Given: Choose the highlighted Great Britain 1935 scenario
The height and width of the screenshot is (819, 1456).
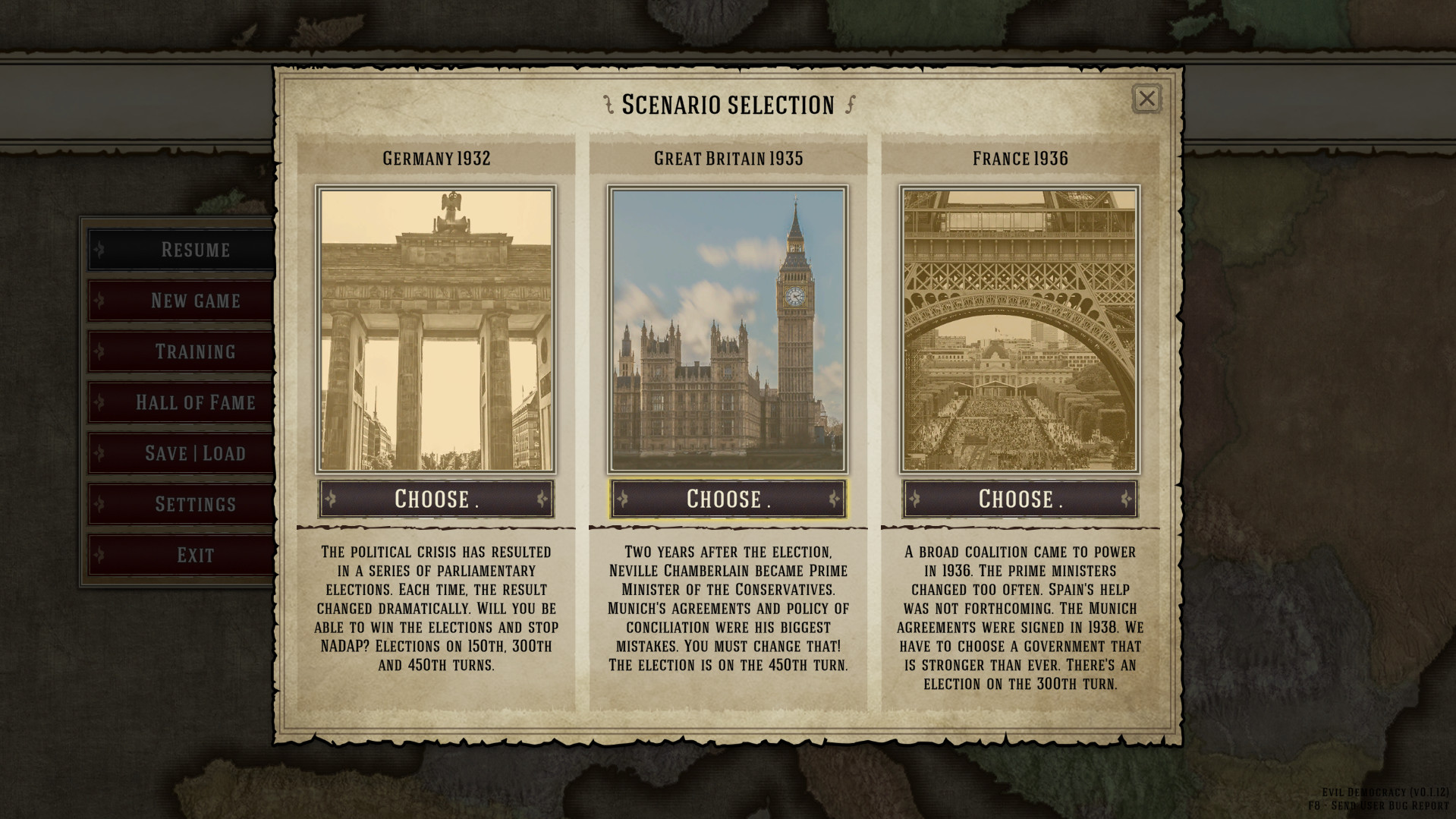Looking at the screenshot, I should pos(727,499).
